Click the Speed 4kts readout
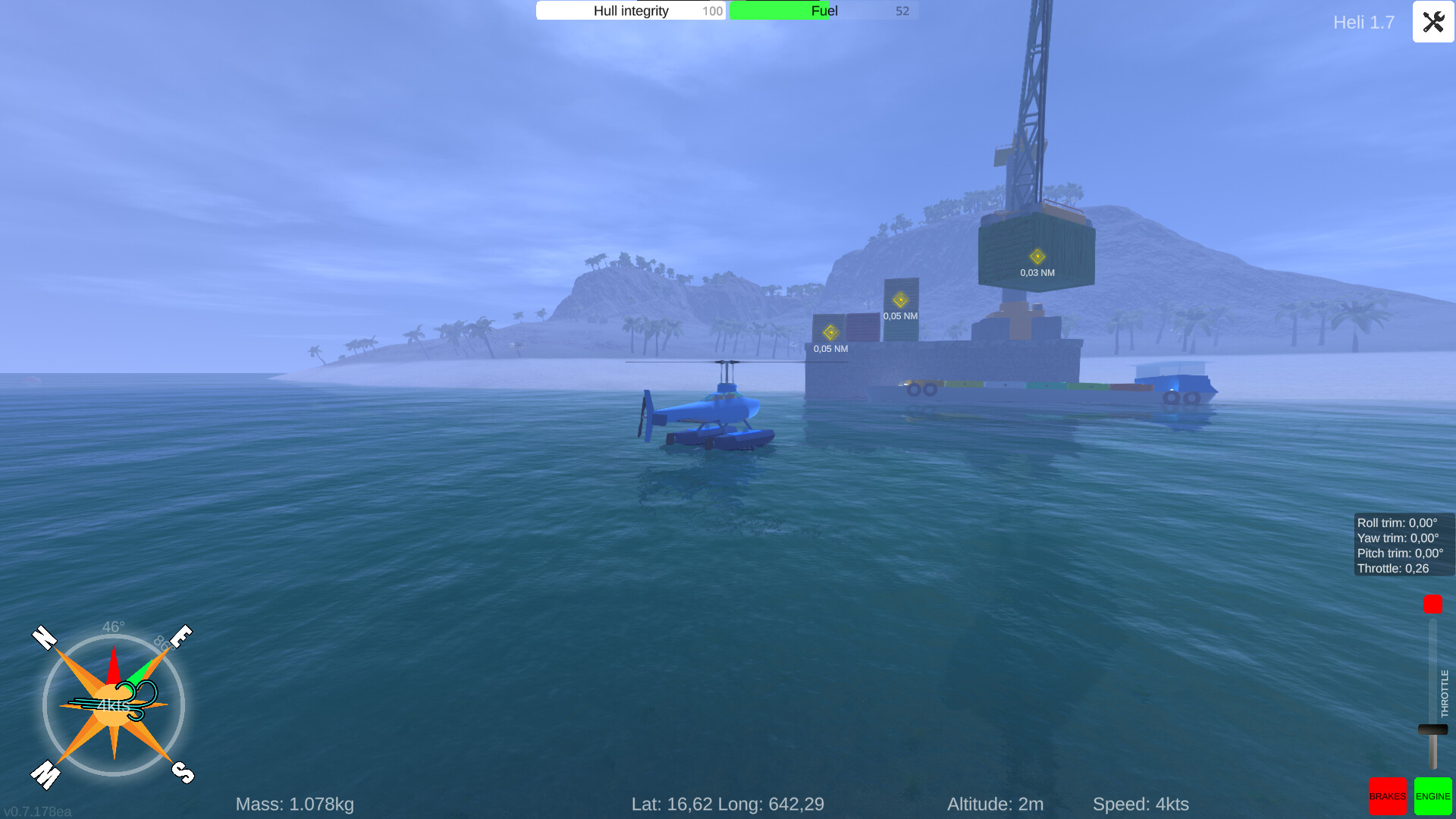 pos(1143,804)
